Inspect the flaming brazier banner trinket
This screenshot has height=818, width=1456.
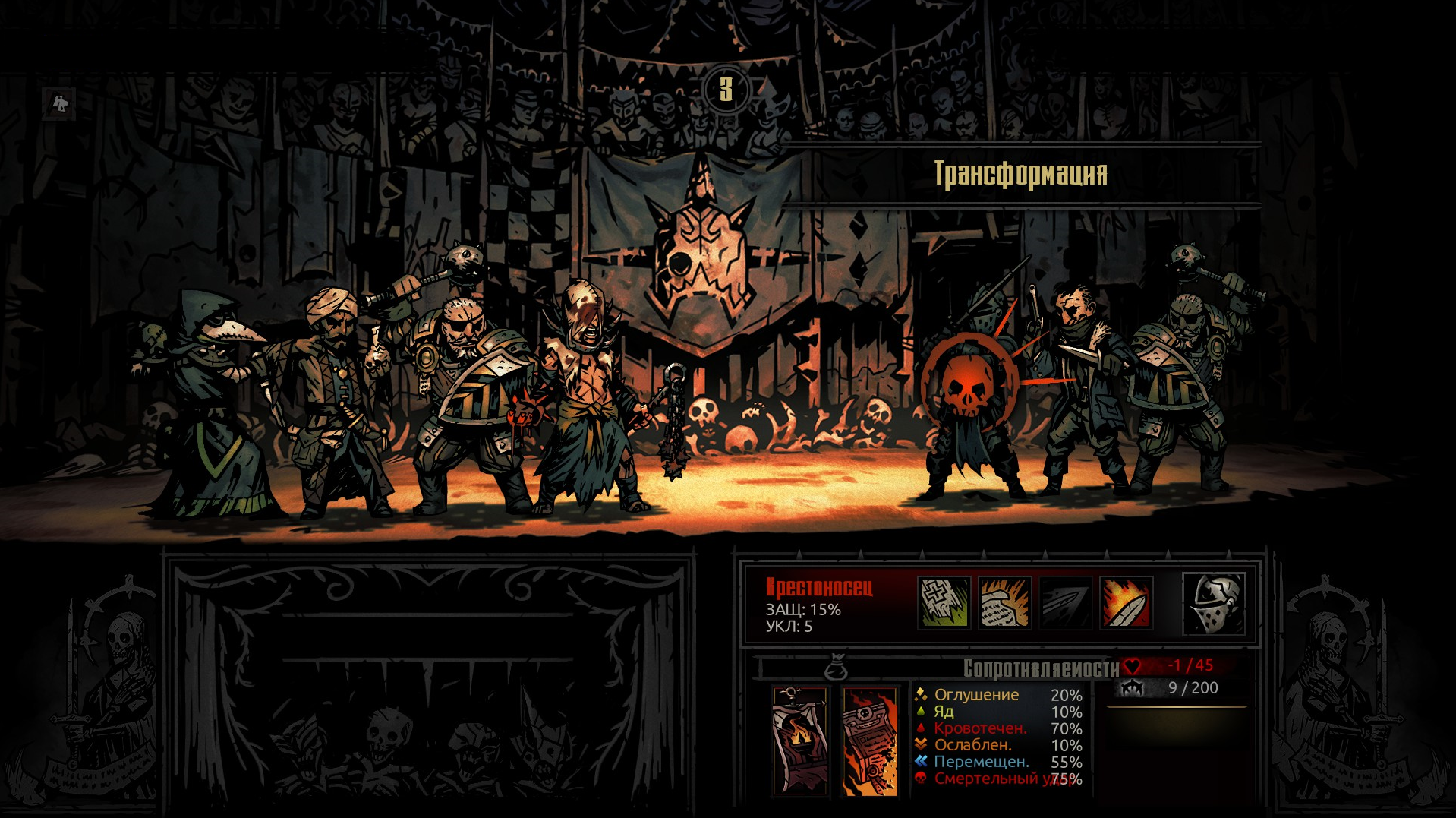[800, 741]
